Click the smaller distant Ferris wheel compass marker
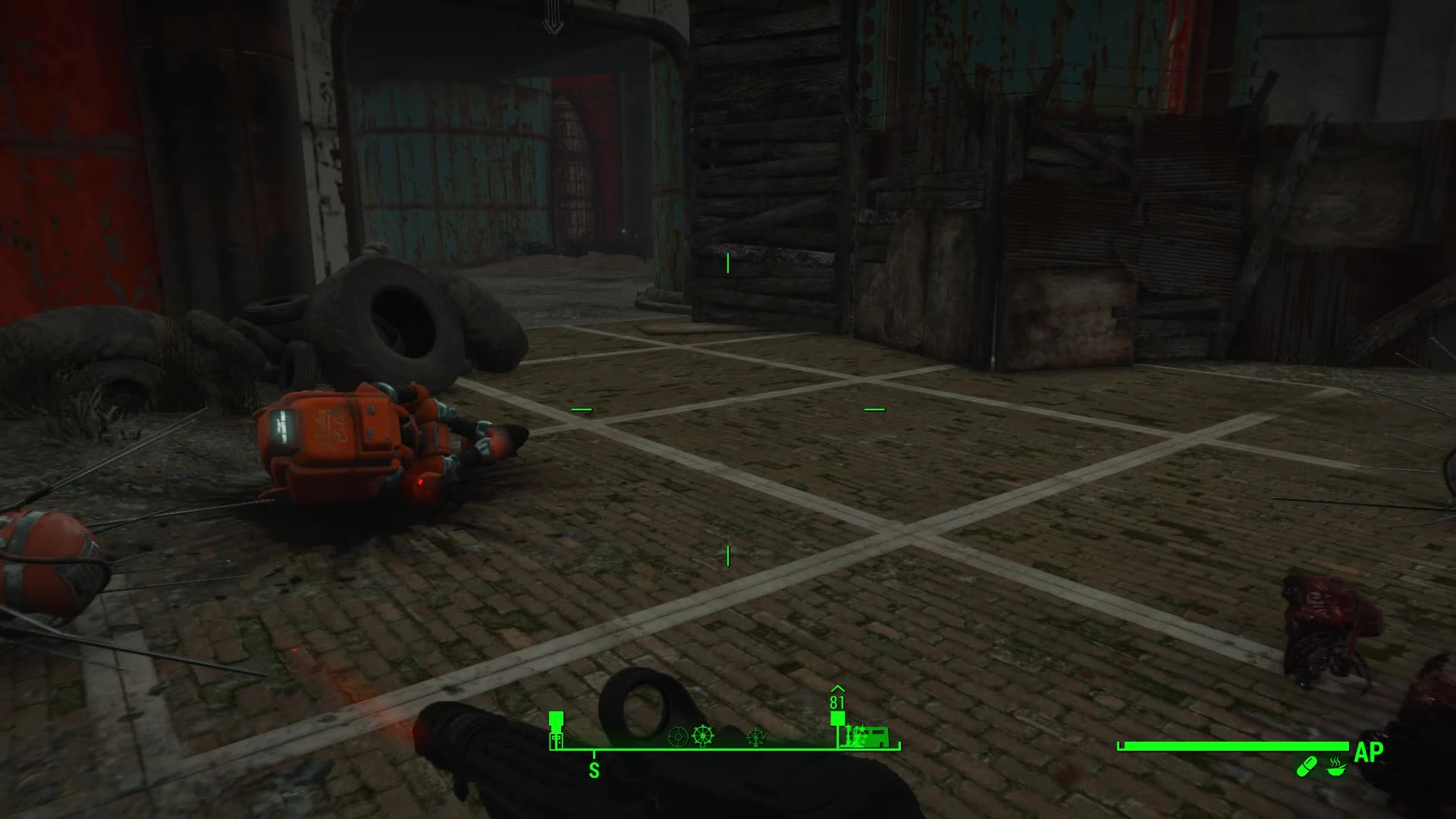1456x819 pixels. point(755,737)
